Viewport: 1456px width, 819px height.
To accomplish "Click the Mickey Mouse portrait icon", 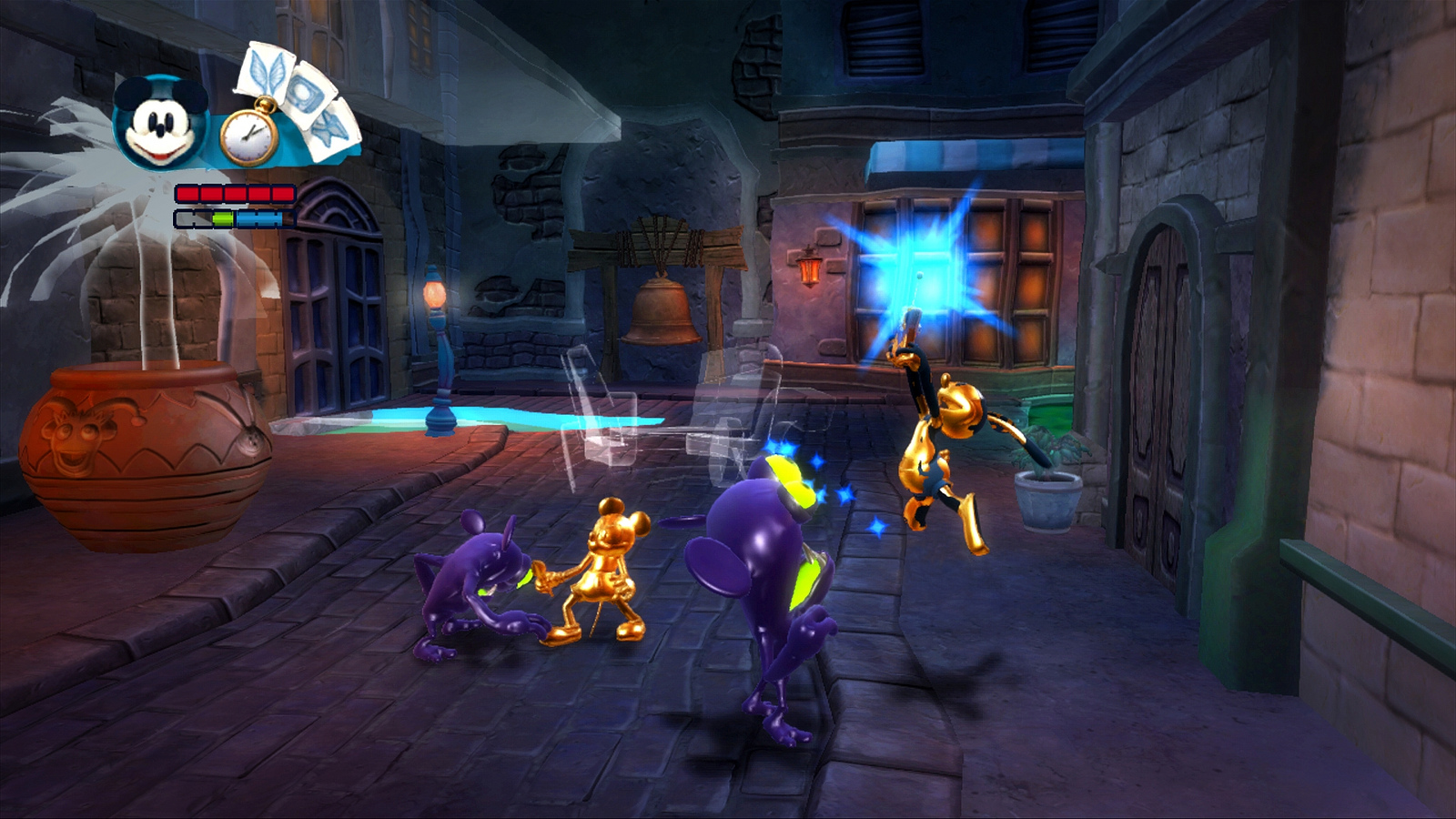I will point(162,123).
